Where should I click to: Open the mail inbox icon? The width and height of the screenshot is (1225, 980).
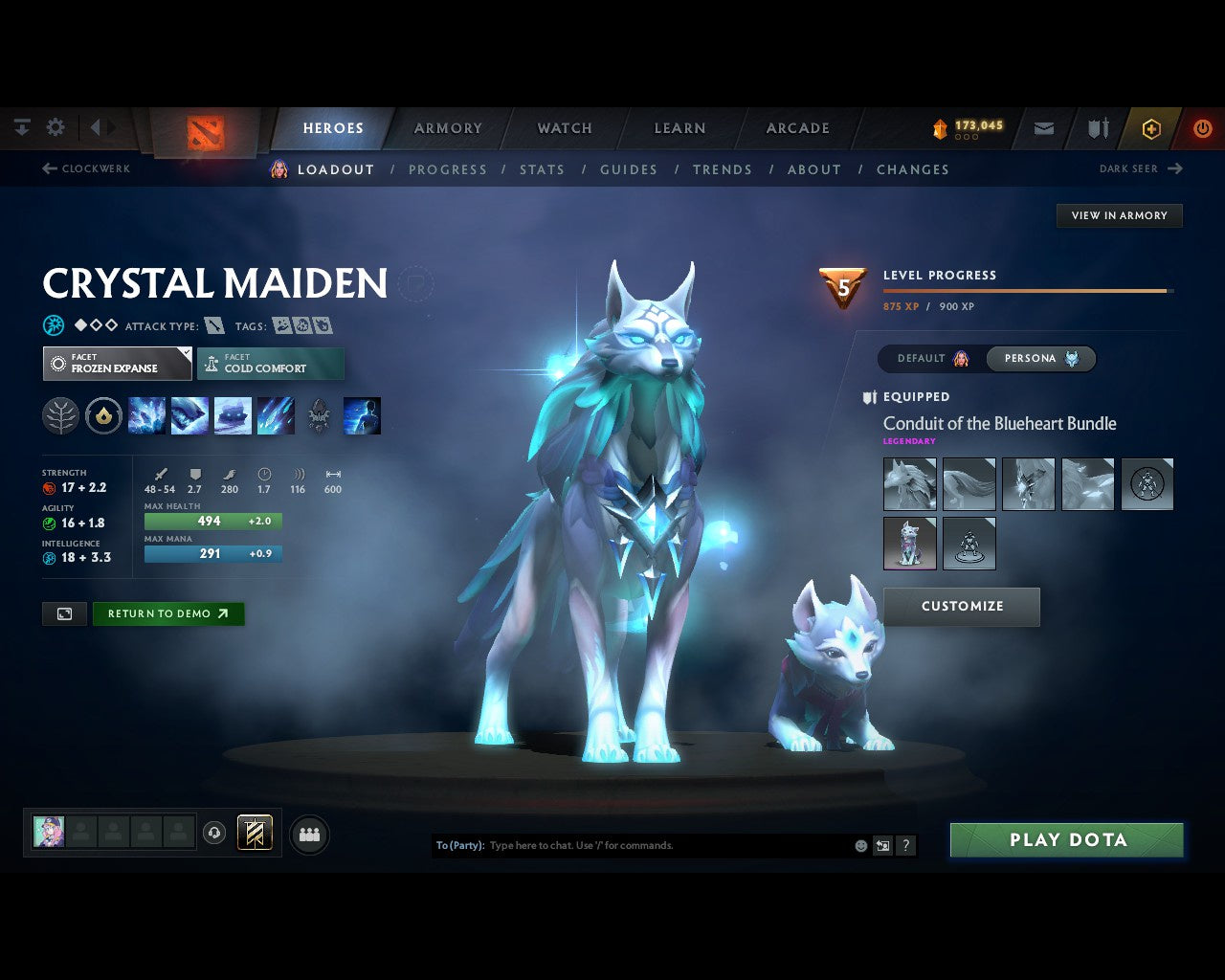1043,128
